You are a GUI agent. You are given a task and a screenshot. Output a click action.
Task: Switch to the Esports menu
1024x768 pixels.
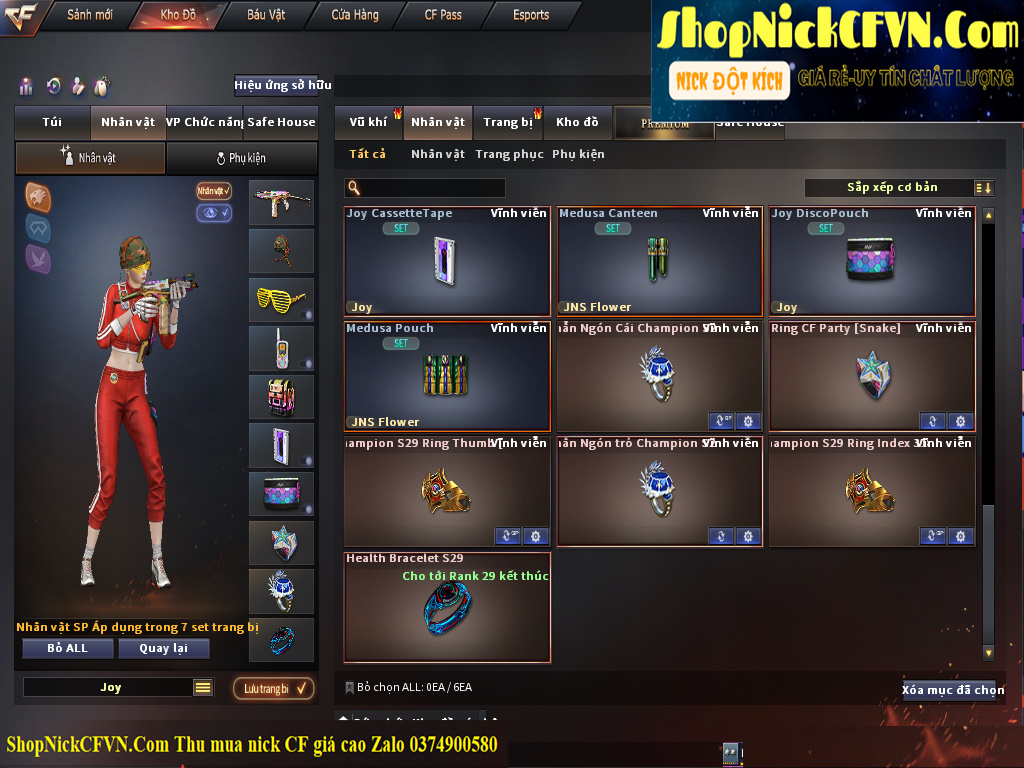point(531,15)
